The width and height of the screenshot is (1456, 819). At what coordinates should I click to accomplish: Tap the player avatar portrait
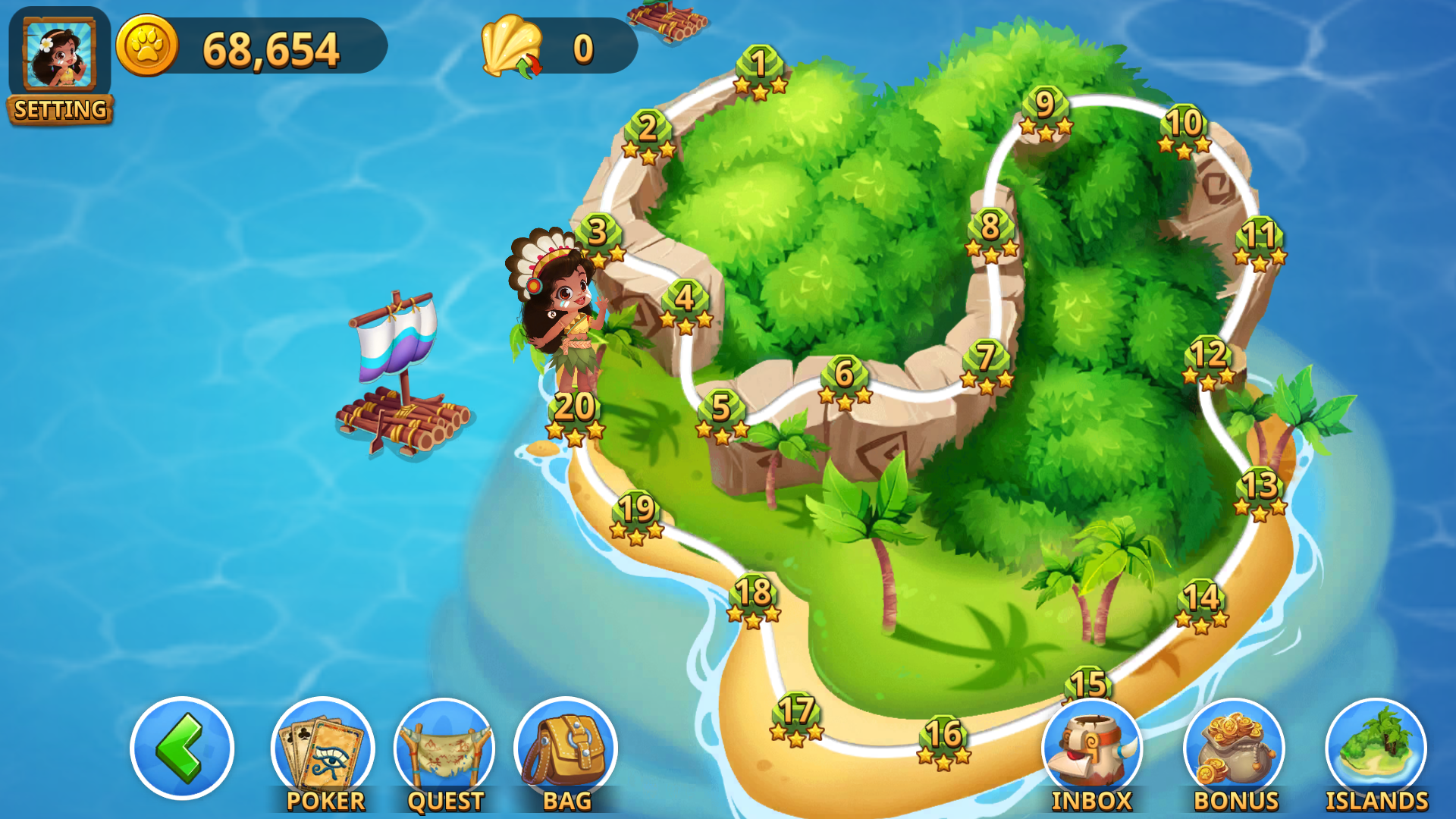pyautogui.click(x=59, y=53)
